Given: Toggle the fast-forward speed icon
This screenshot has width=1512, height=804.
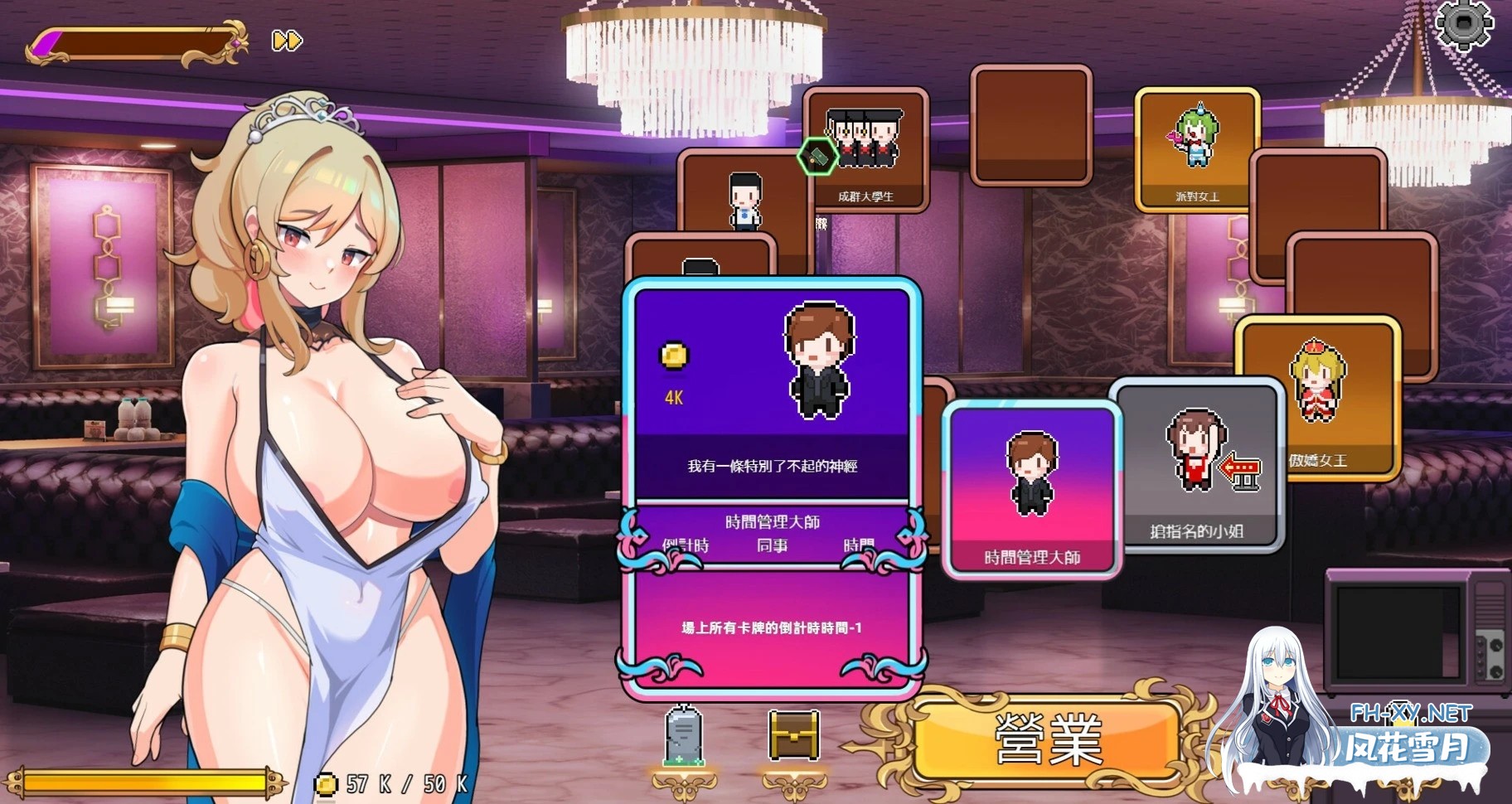Looking at the screenshot, I should coord(286,40).
